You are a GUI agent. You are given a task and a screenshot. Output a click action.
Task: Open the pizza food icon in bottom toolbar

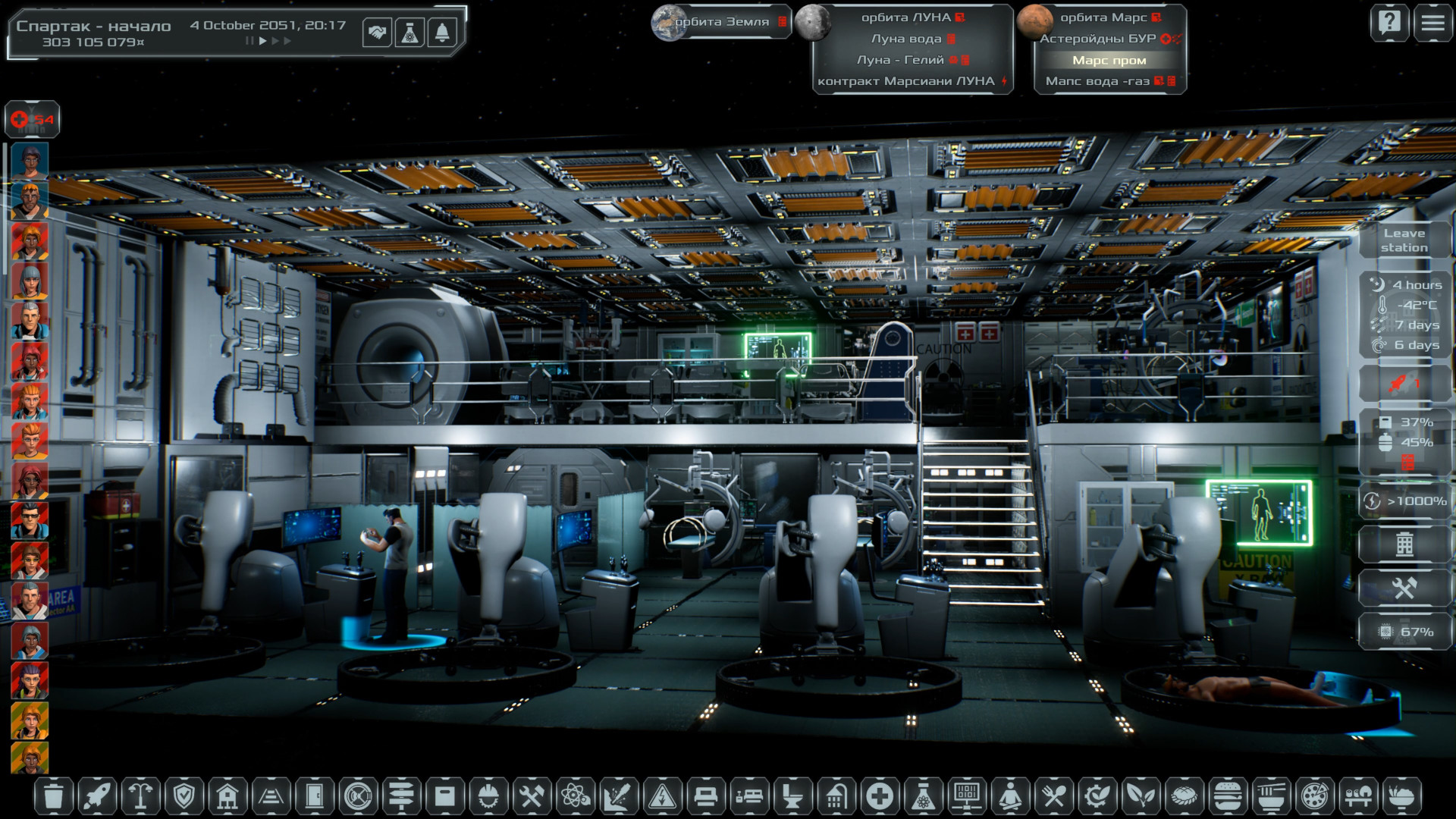click(x=1314, y=794)
